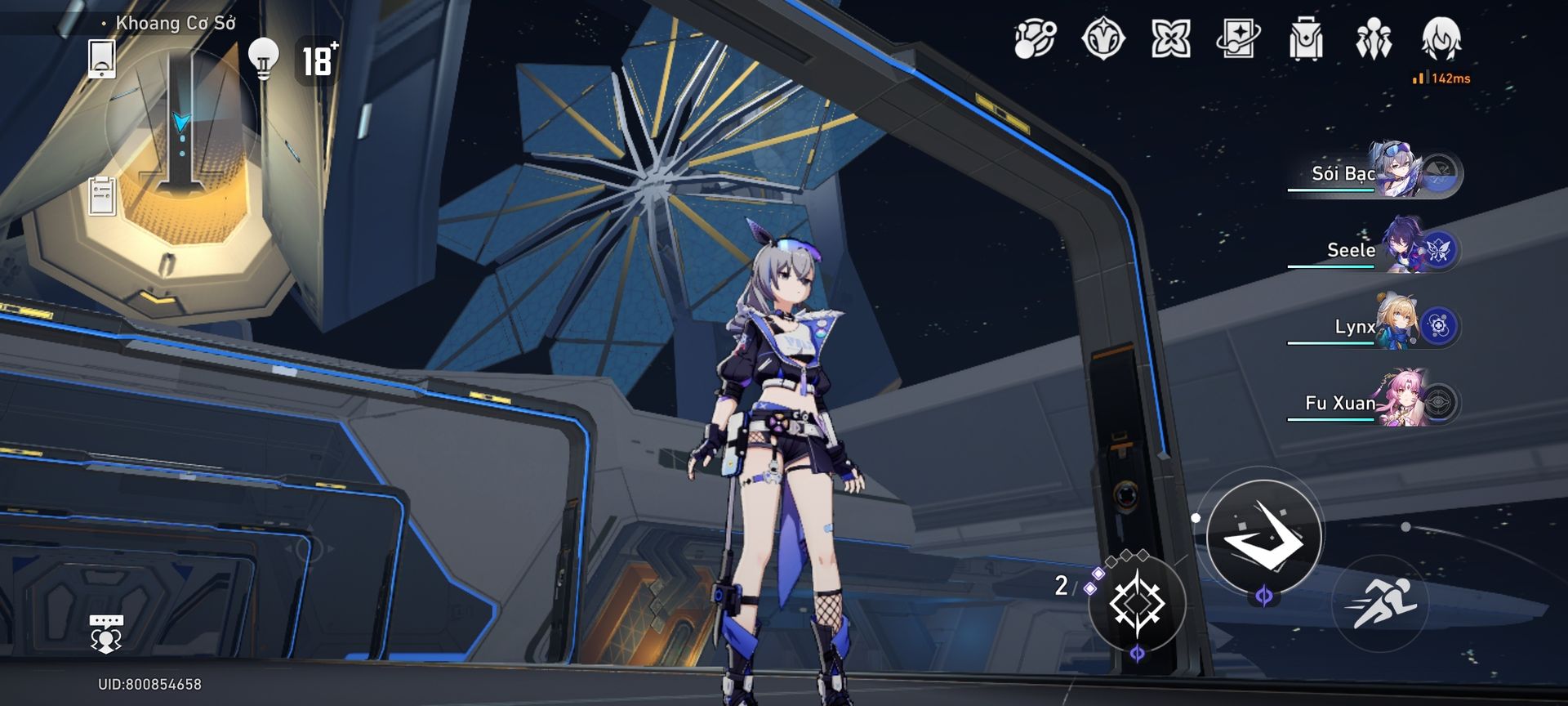Open the backpack inventory icon
The height and width of the screenshot is (706, 1568).
click(x=1305, y=39)
